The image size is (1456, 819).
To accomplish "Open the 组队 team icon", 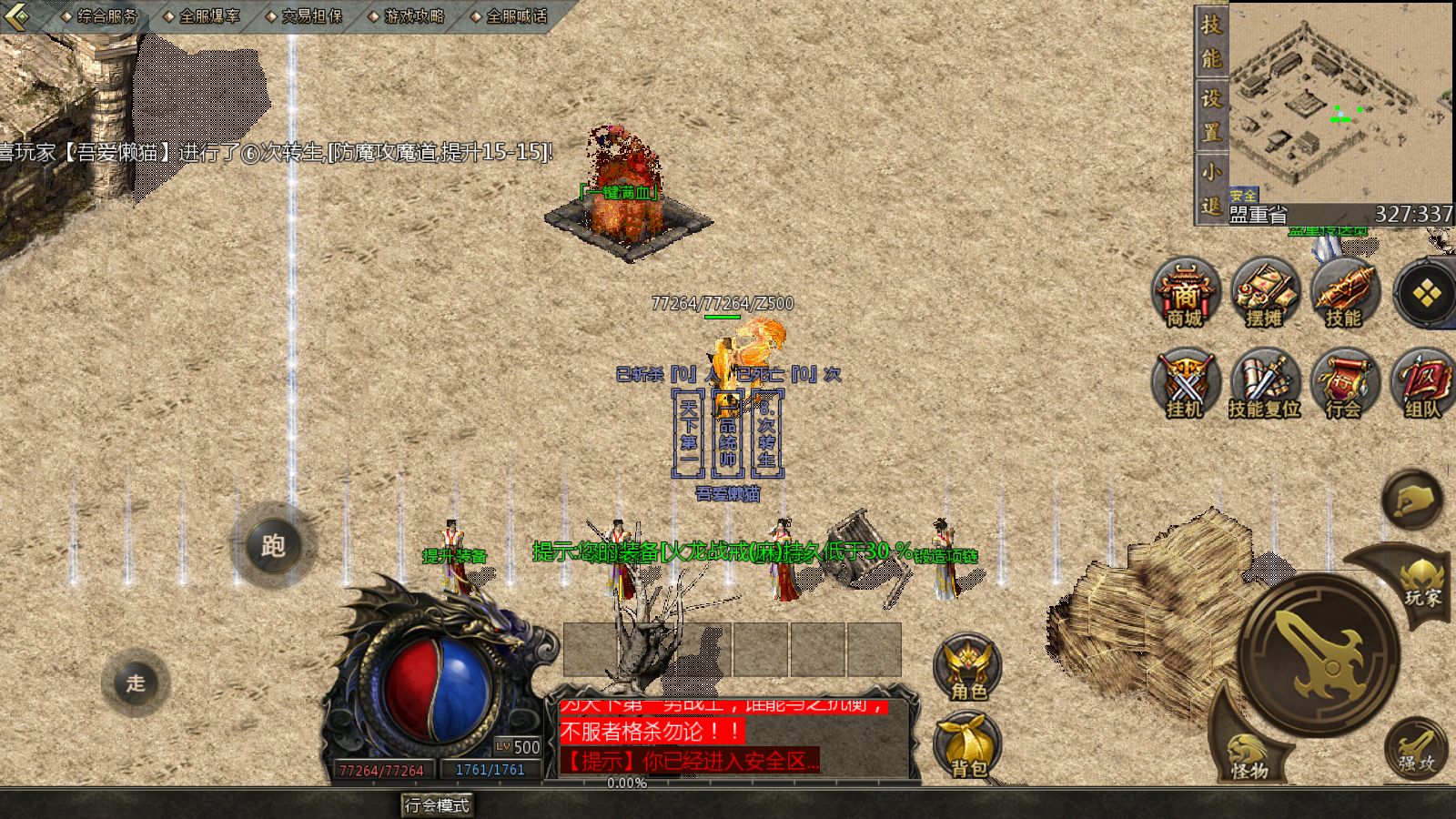I will point(1422,383).
